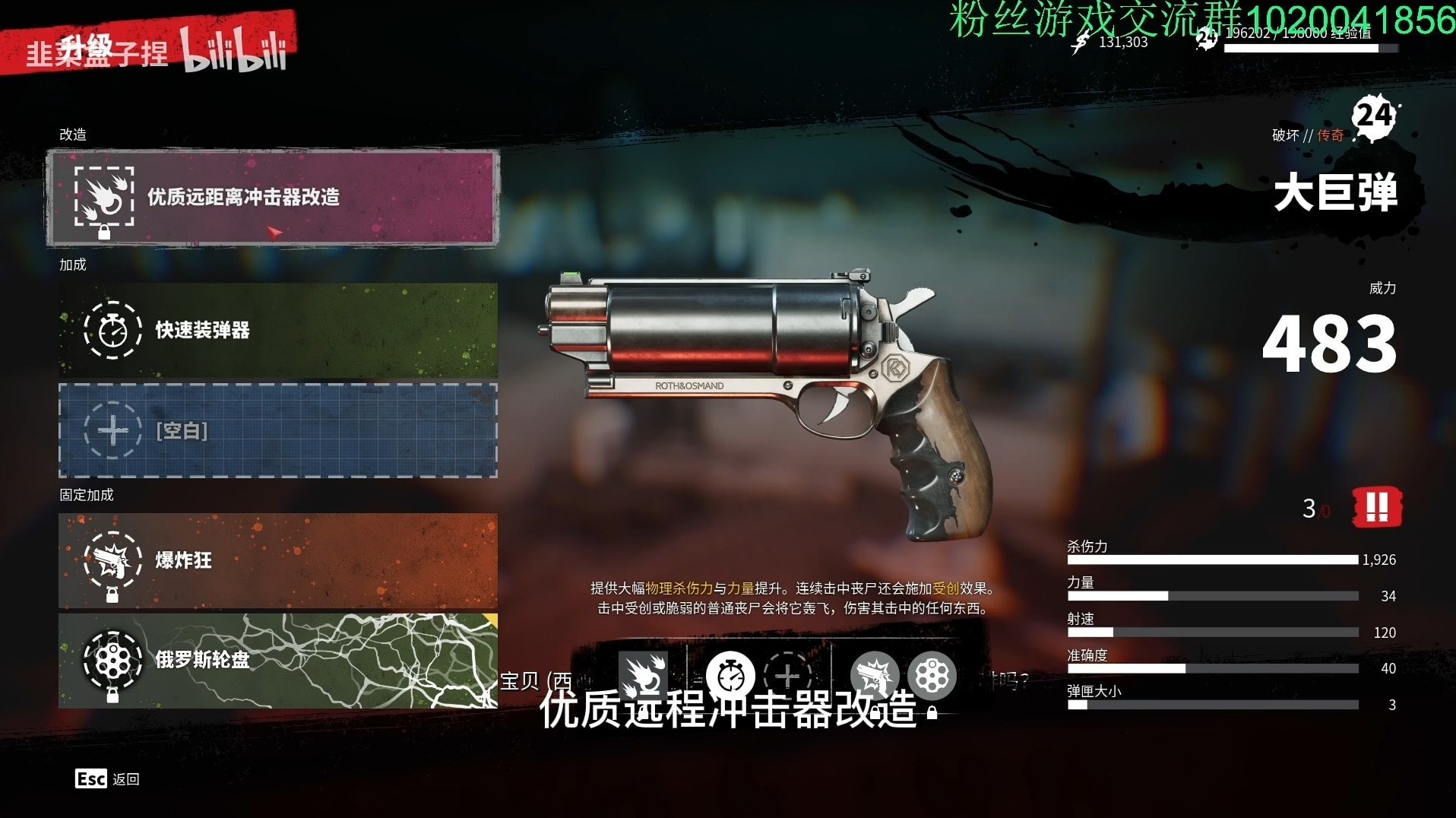Select the 俄罗斯轮盘 fixed perk
Screen dimensions: 1456x818
click(278, 660)
